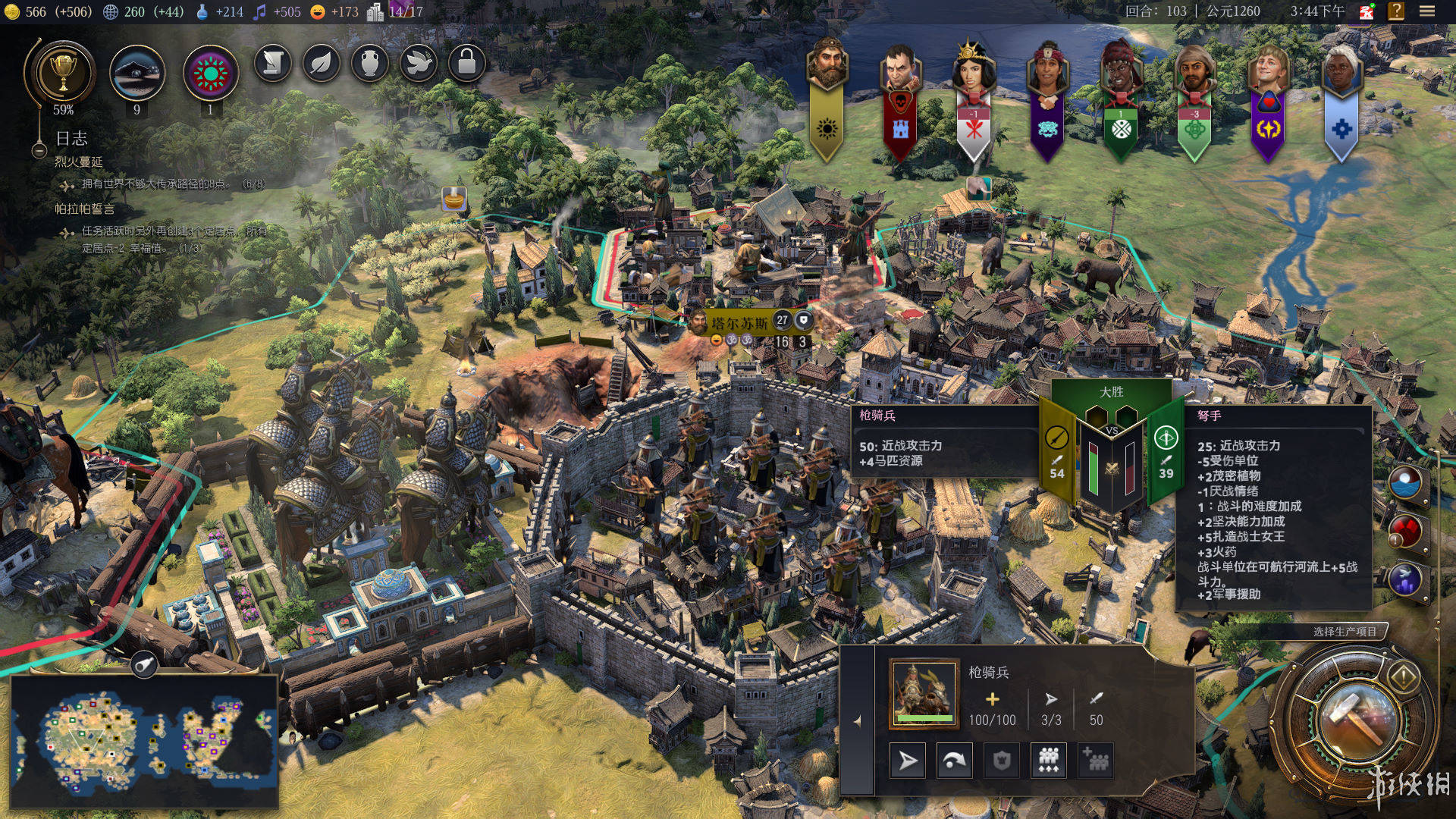
Task: Open the padlock unlocks button
Action: (467, 64)
